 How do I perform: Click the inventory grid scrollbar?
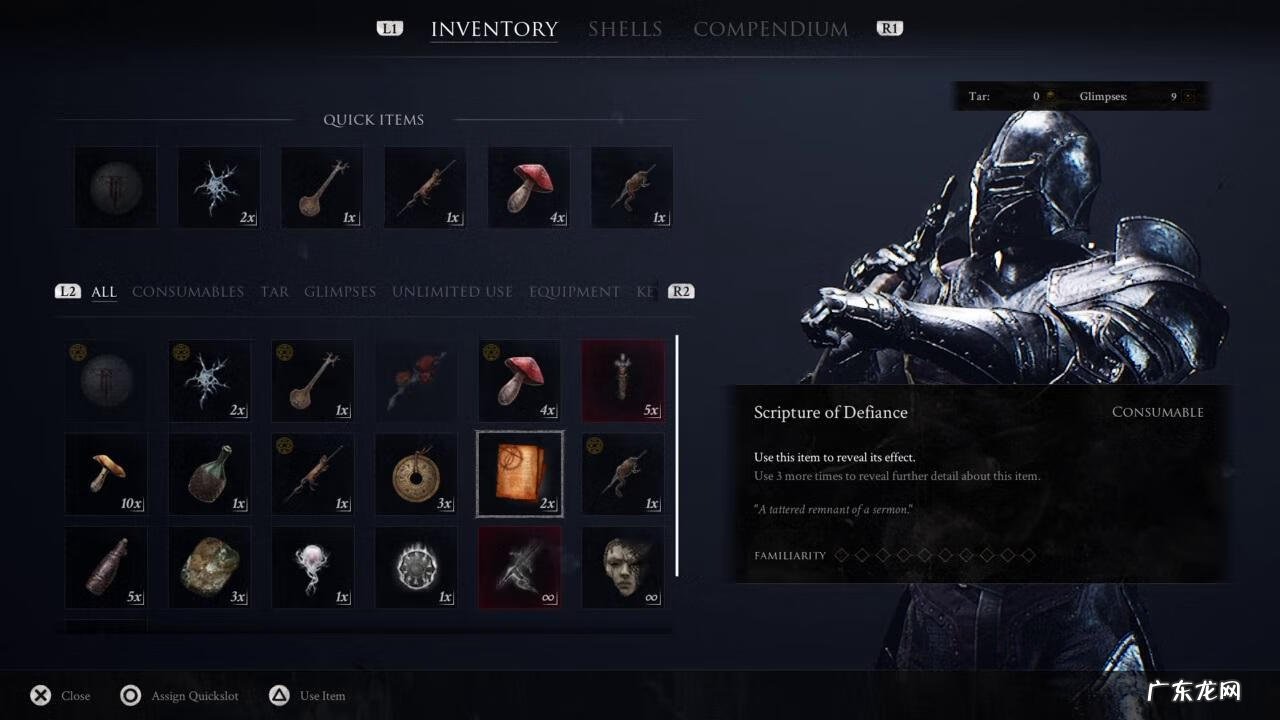click(x=677, y=455)
